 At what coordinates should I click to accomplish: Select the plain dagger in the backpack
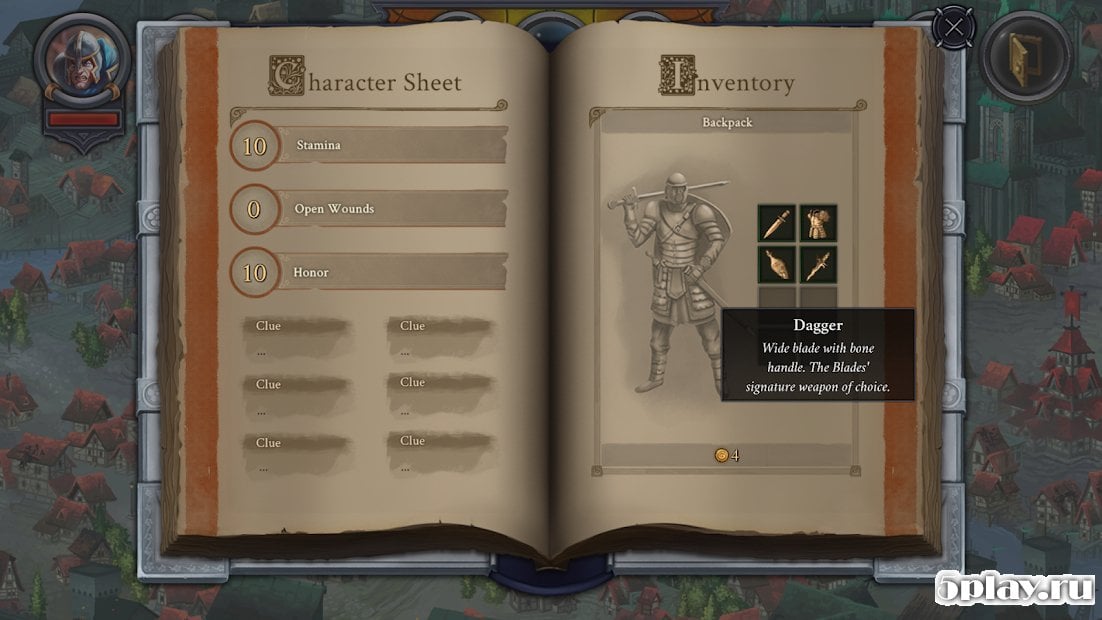pos(776,223)
